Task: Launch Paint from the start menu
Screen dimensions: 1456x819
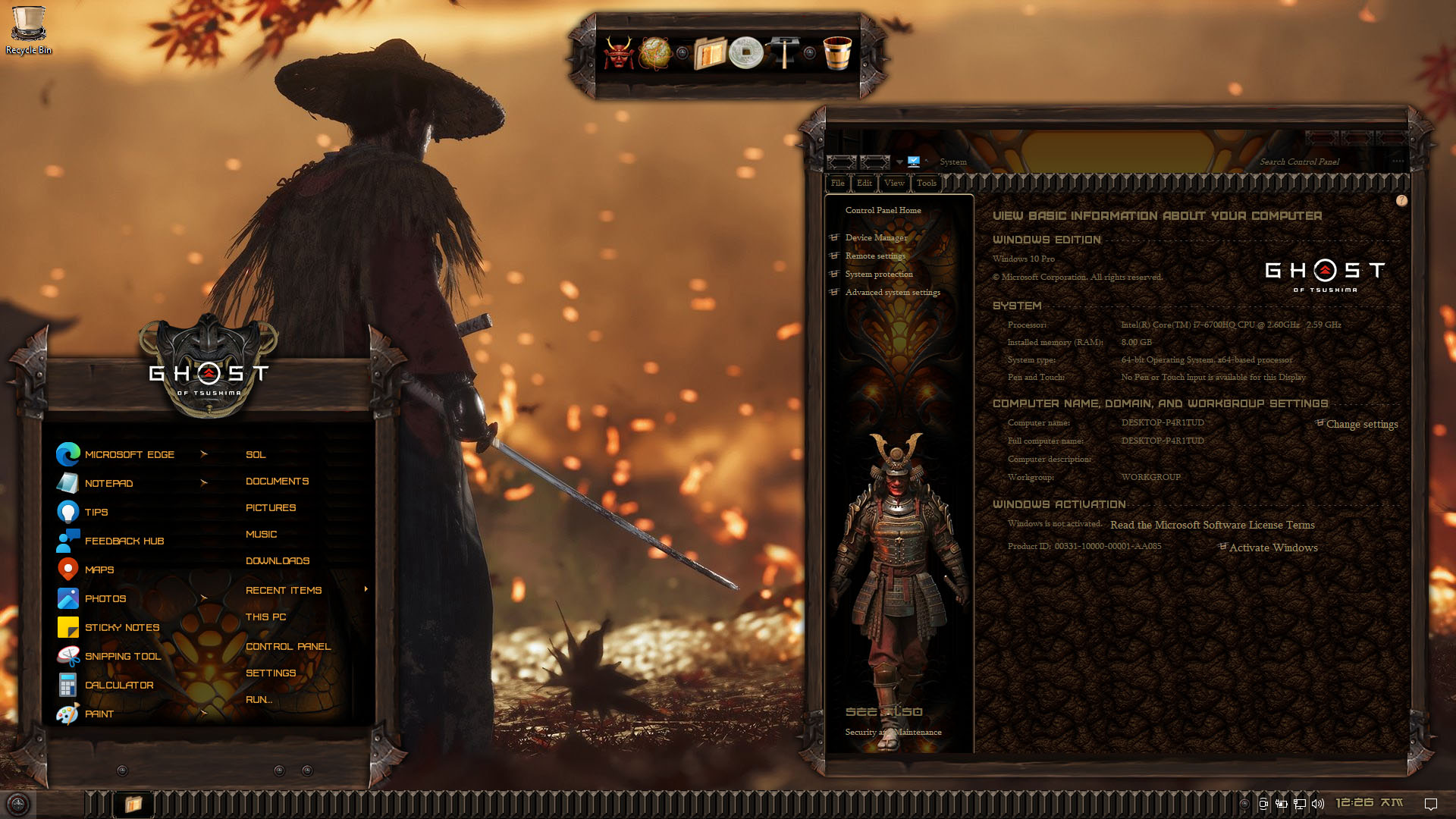Action: pos(99,714)
